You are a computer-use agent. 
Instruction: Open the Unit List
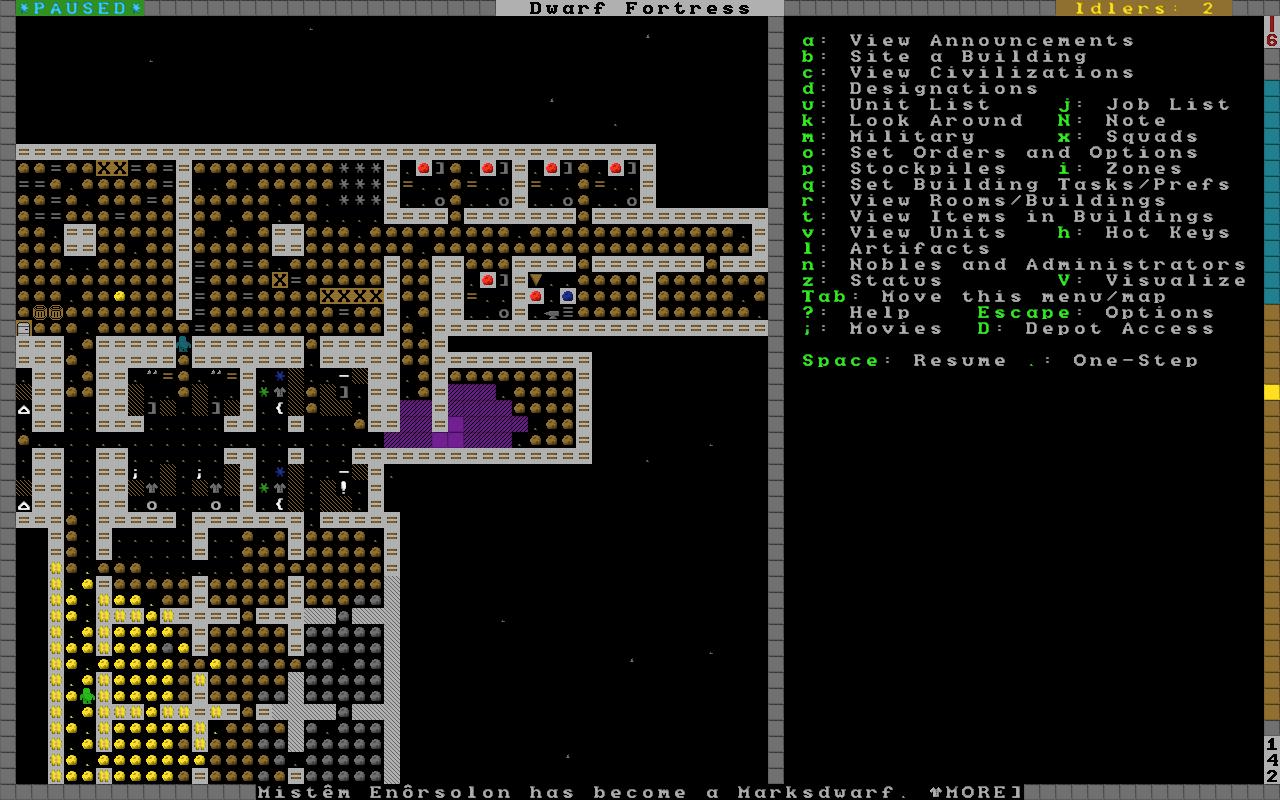[919, 105]
